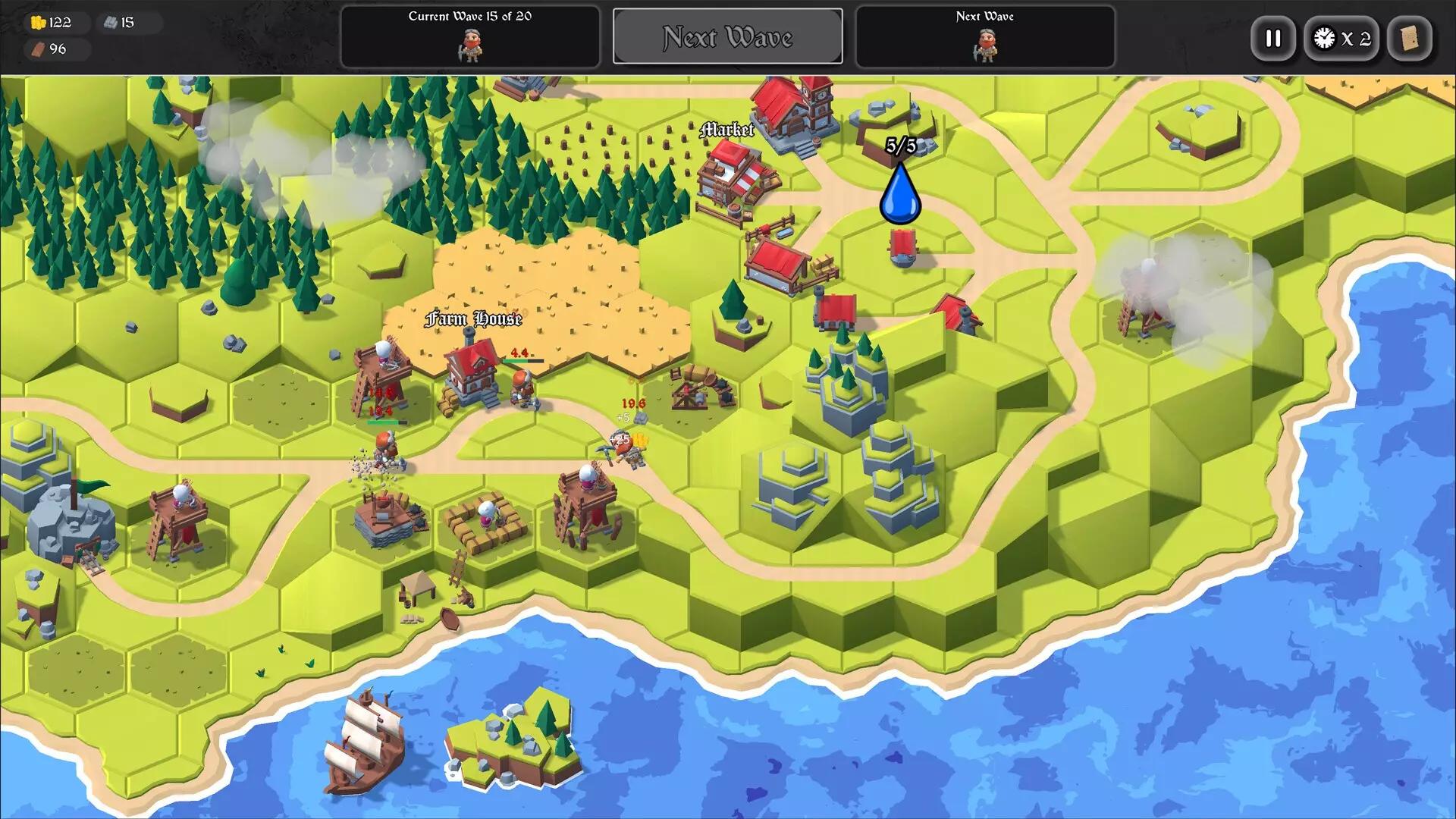1456x819 pixels.
Task: Click the wood plank resource icon
Action: [39, 50]
